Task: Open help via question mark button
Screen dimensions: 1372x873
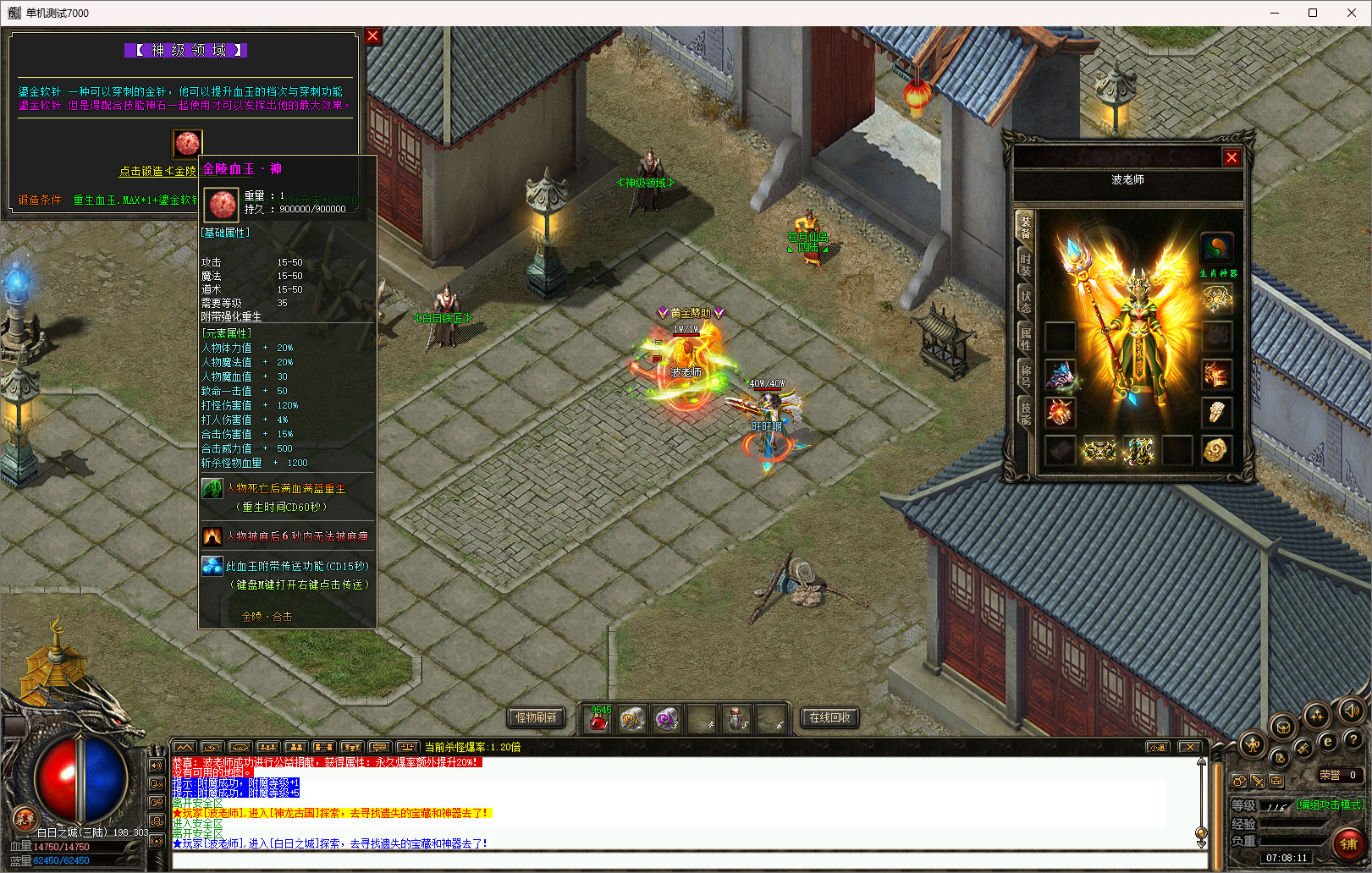Action: point(1353,739)
